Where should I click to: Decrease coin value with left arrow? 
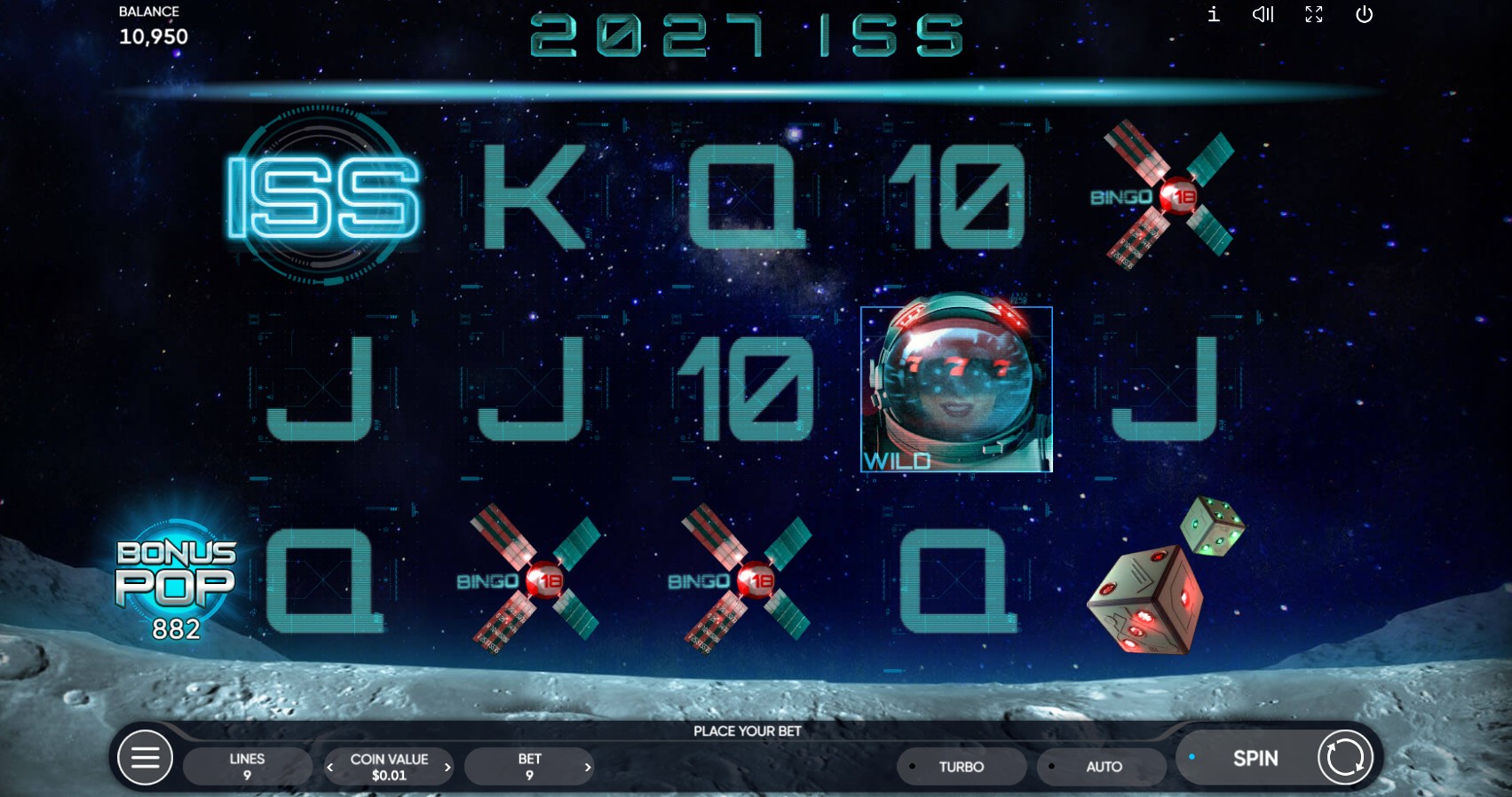[330, 767]
